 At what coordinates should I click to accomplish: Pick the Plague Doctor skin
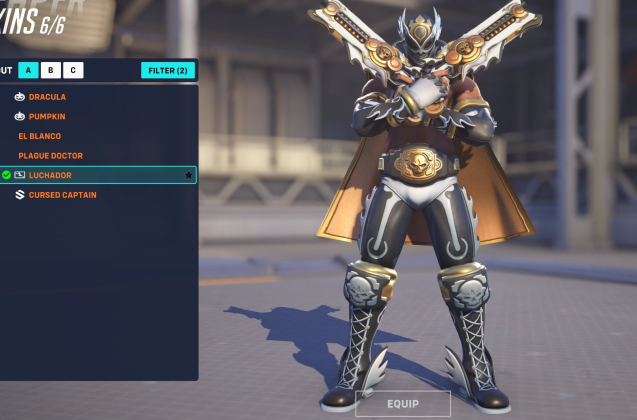point(50,156)
